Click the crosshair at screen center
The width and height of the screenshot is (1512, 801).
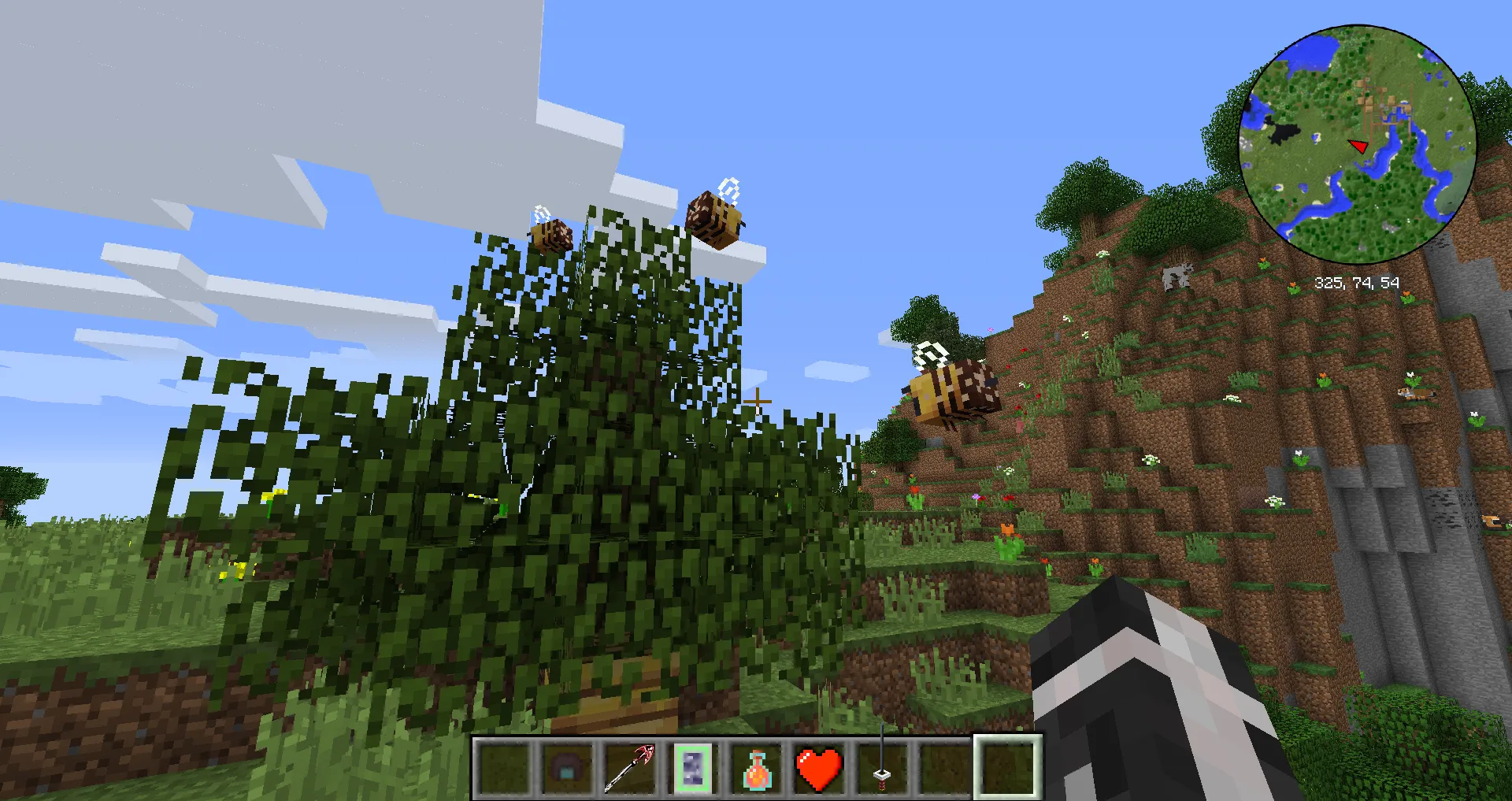click(x=758, y=402)
